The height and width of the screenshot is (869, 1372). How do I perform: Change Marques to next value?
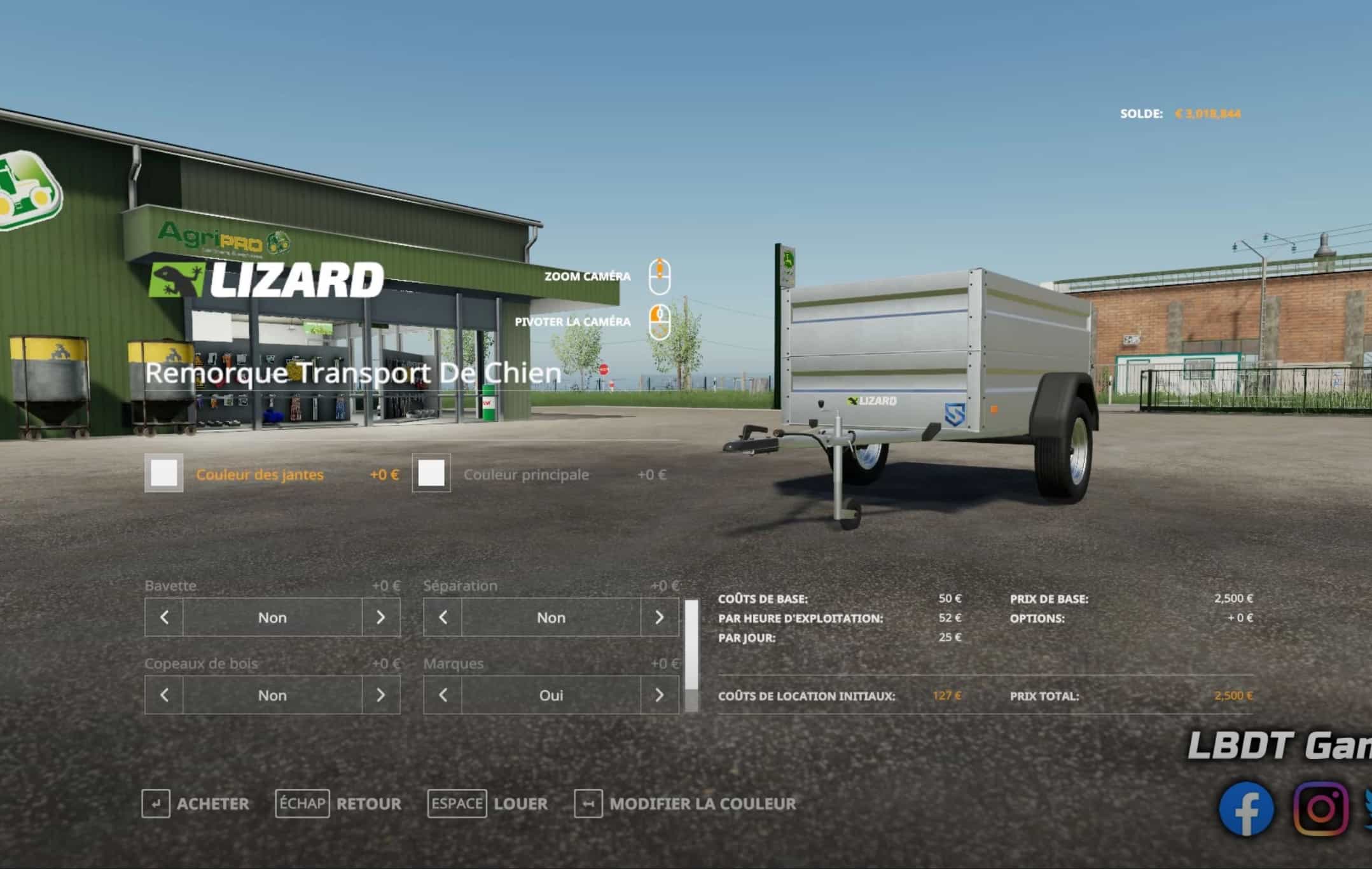(659, 695)
